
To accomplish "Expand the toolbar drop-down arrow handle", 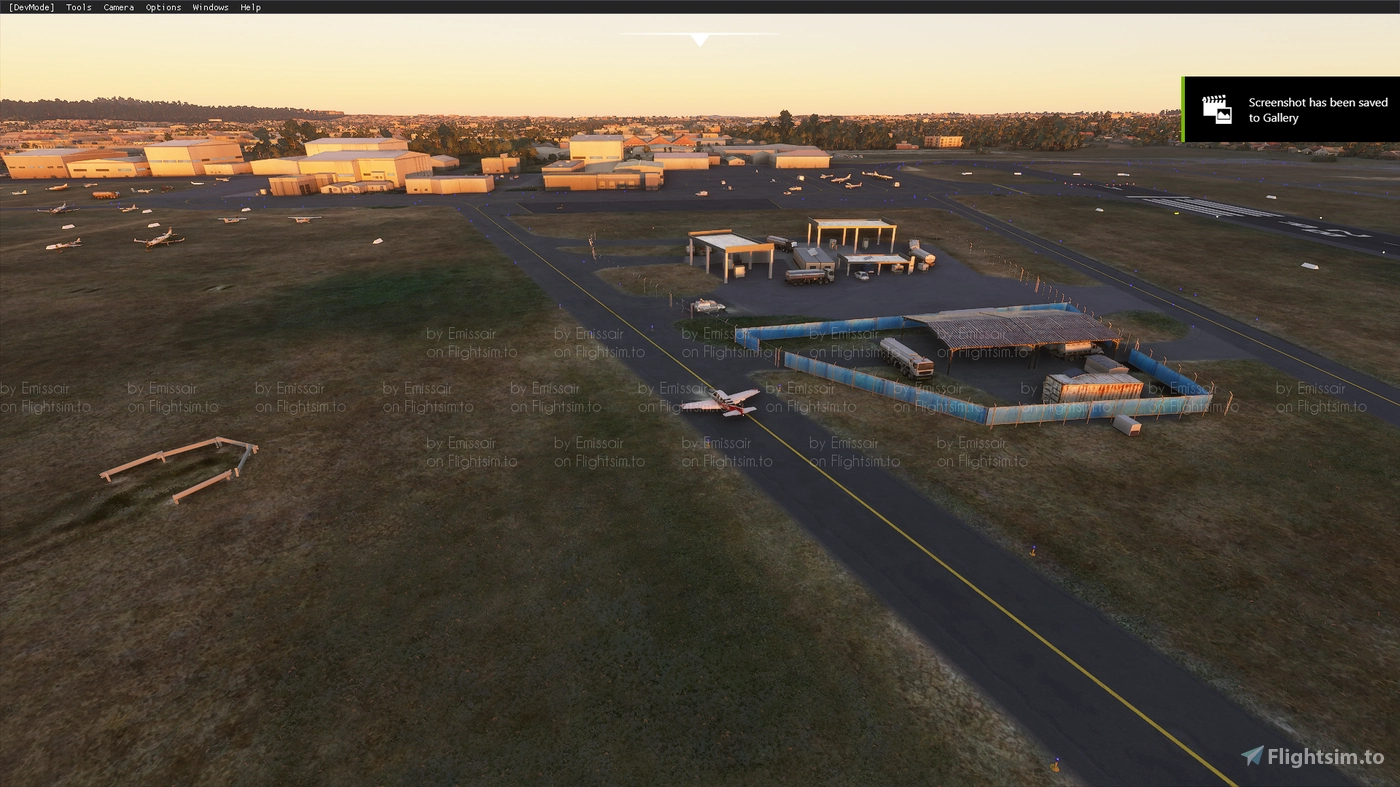I will (700, 40).
